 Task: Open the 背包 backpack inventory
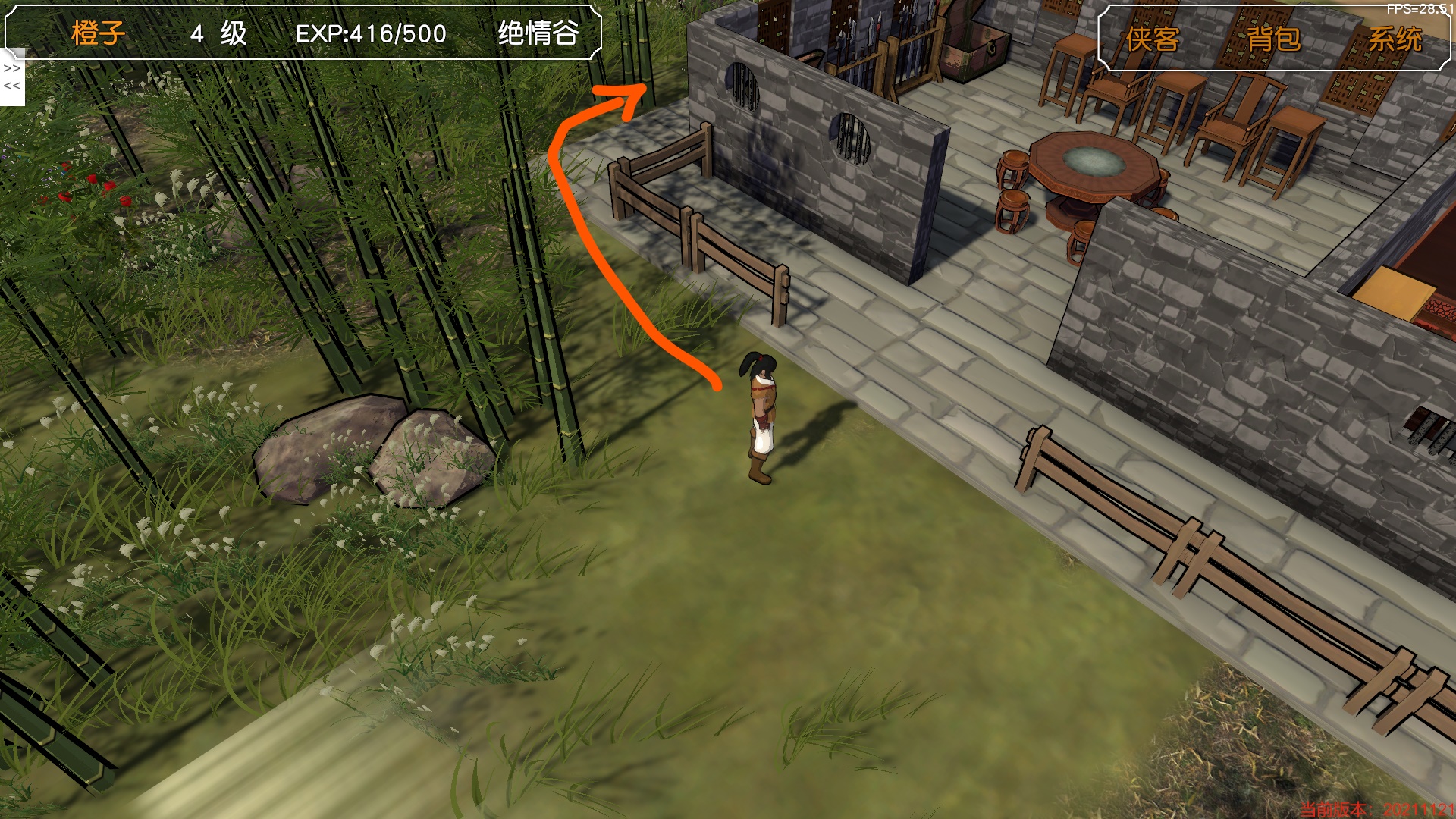(1273, 39)
